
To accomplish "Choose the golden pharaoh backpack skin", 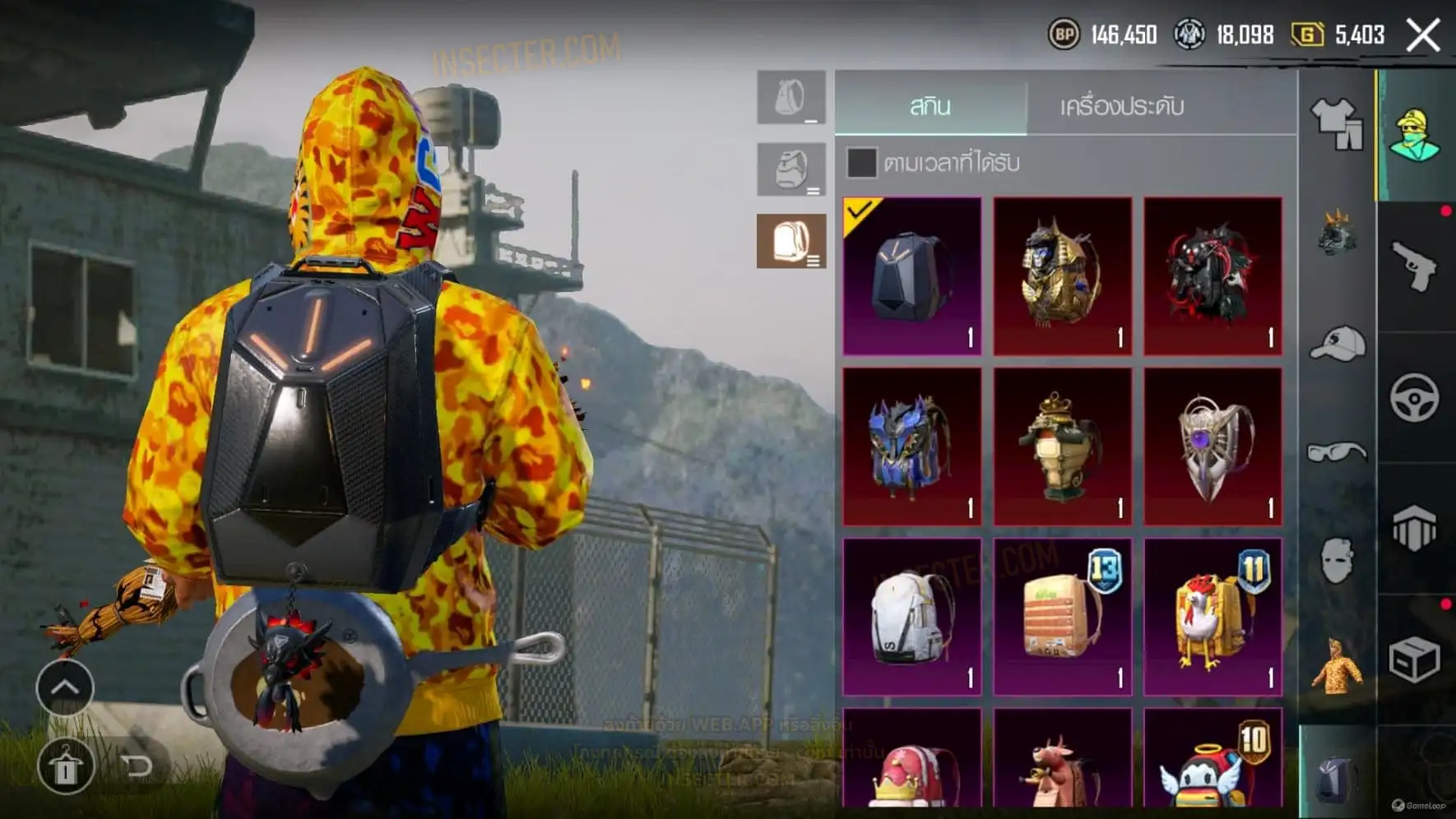I will (1063, 276).
